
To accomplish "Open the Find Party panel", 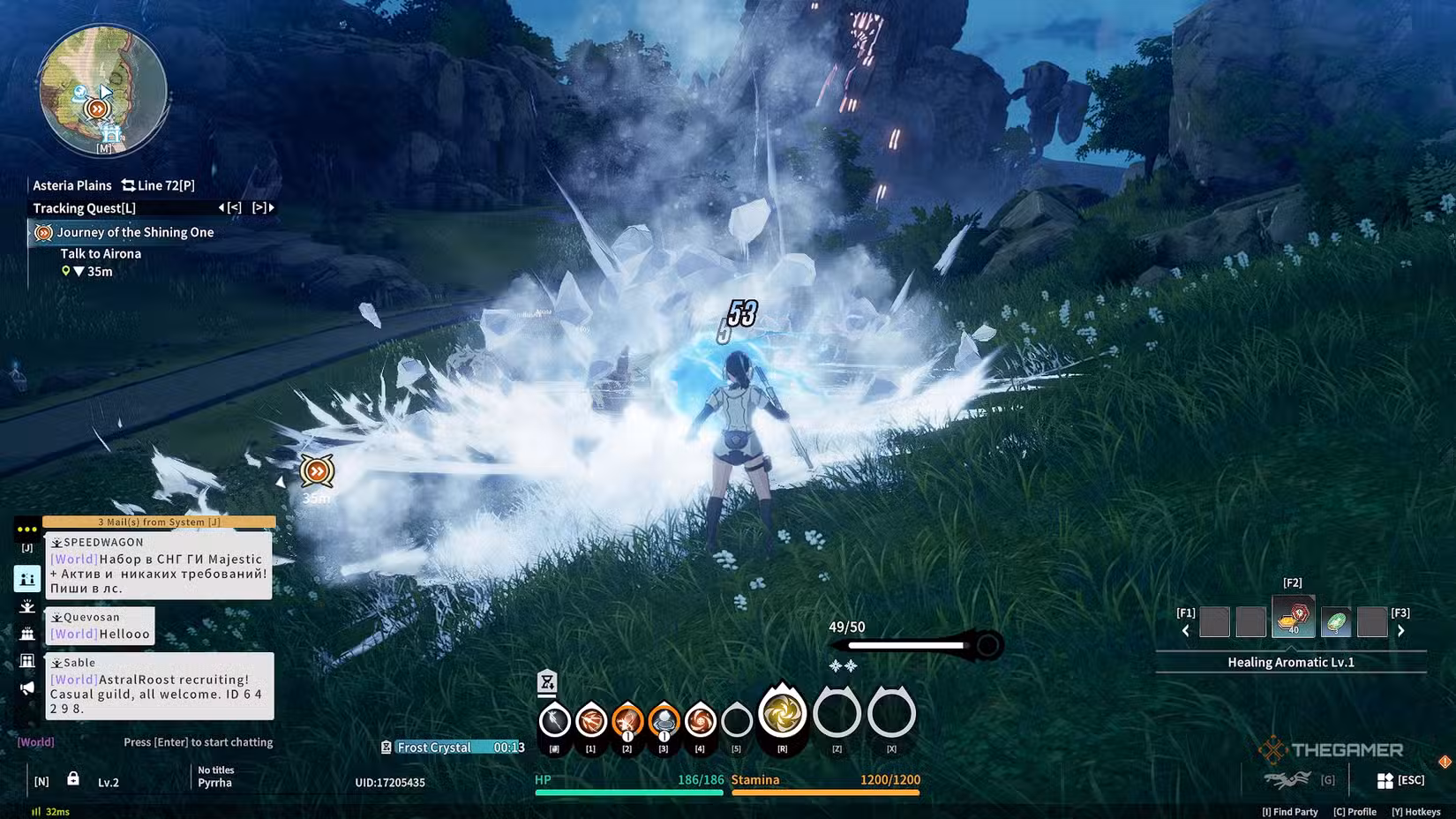I will tap(1290, 812).
